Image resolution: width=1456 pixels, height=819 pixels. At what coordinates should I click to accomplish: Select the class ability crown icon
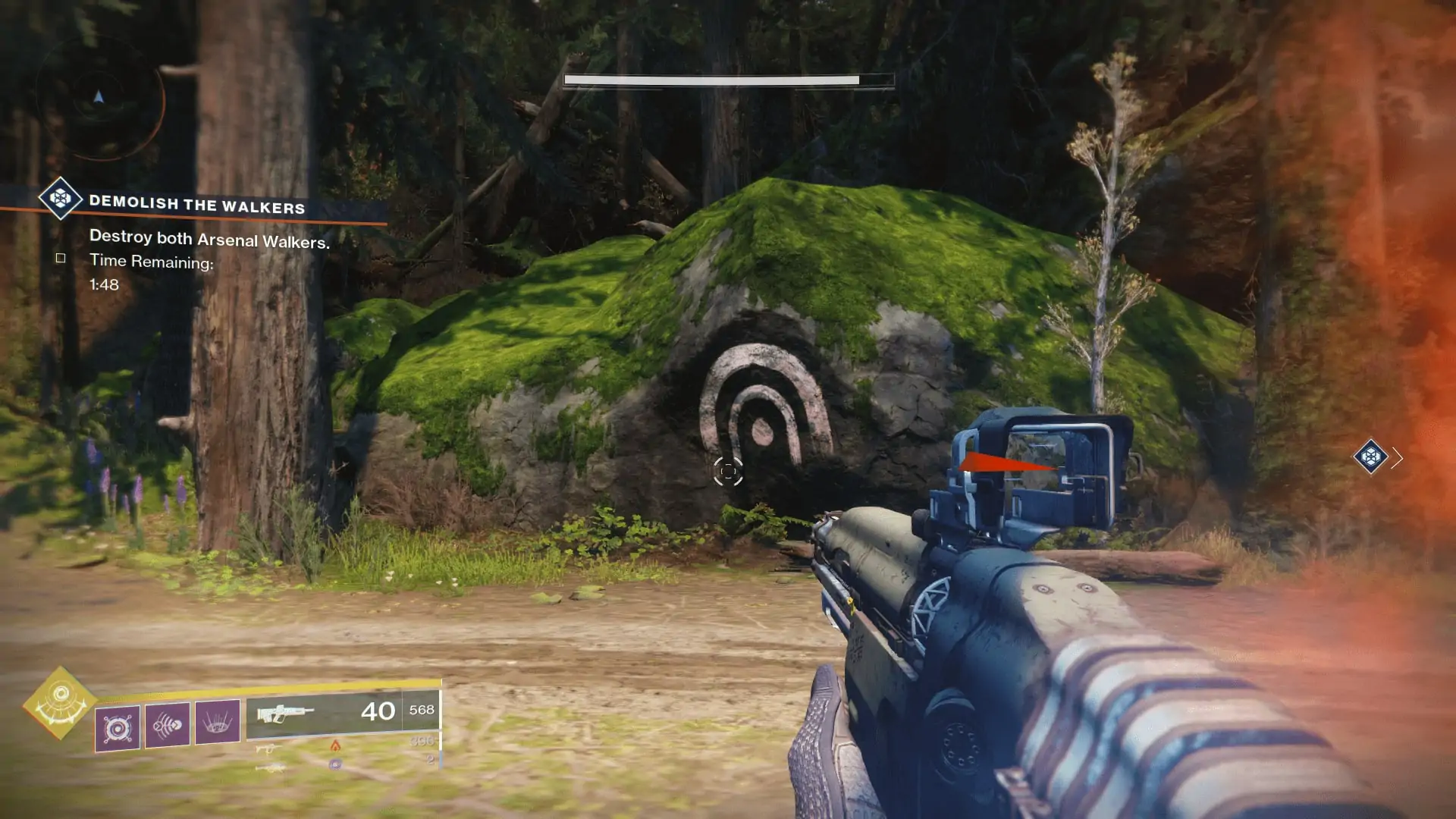[217, 724]
